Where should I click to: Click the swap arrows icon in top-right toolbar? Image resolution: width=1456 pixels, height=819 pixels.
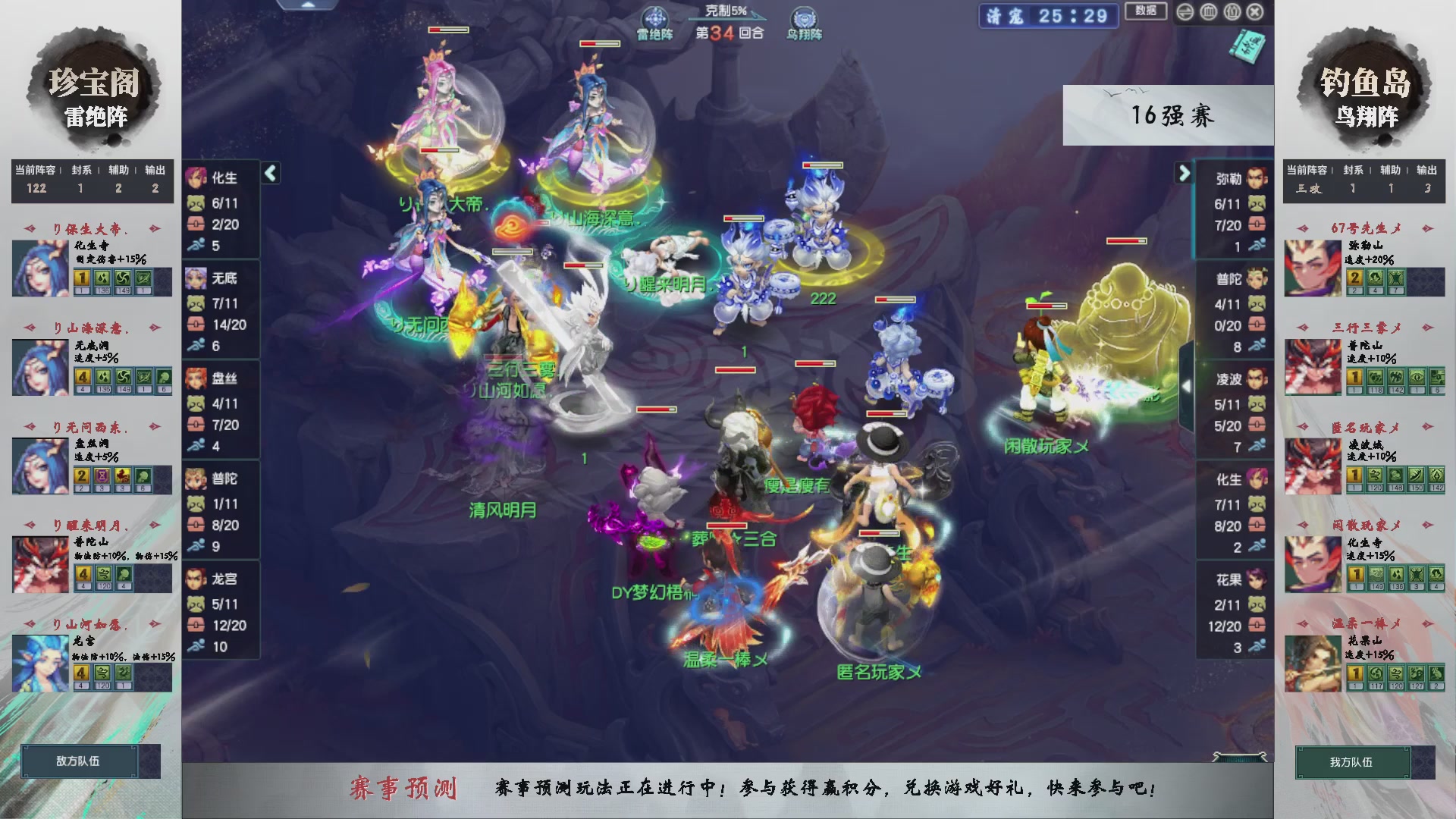pos(1185,12)
